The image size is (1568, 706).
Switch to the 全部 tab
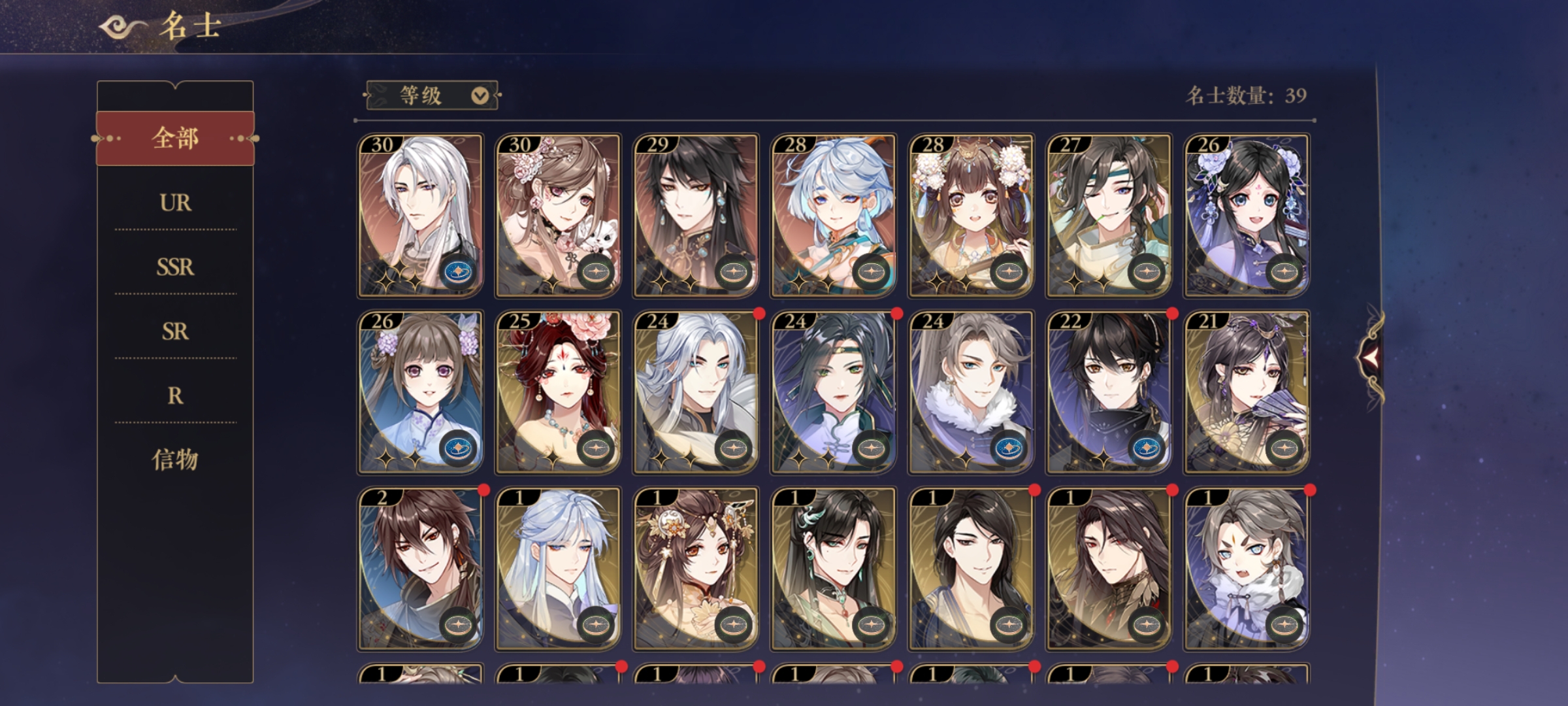pos(175,139)
